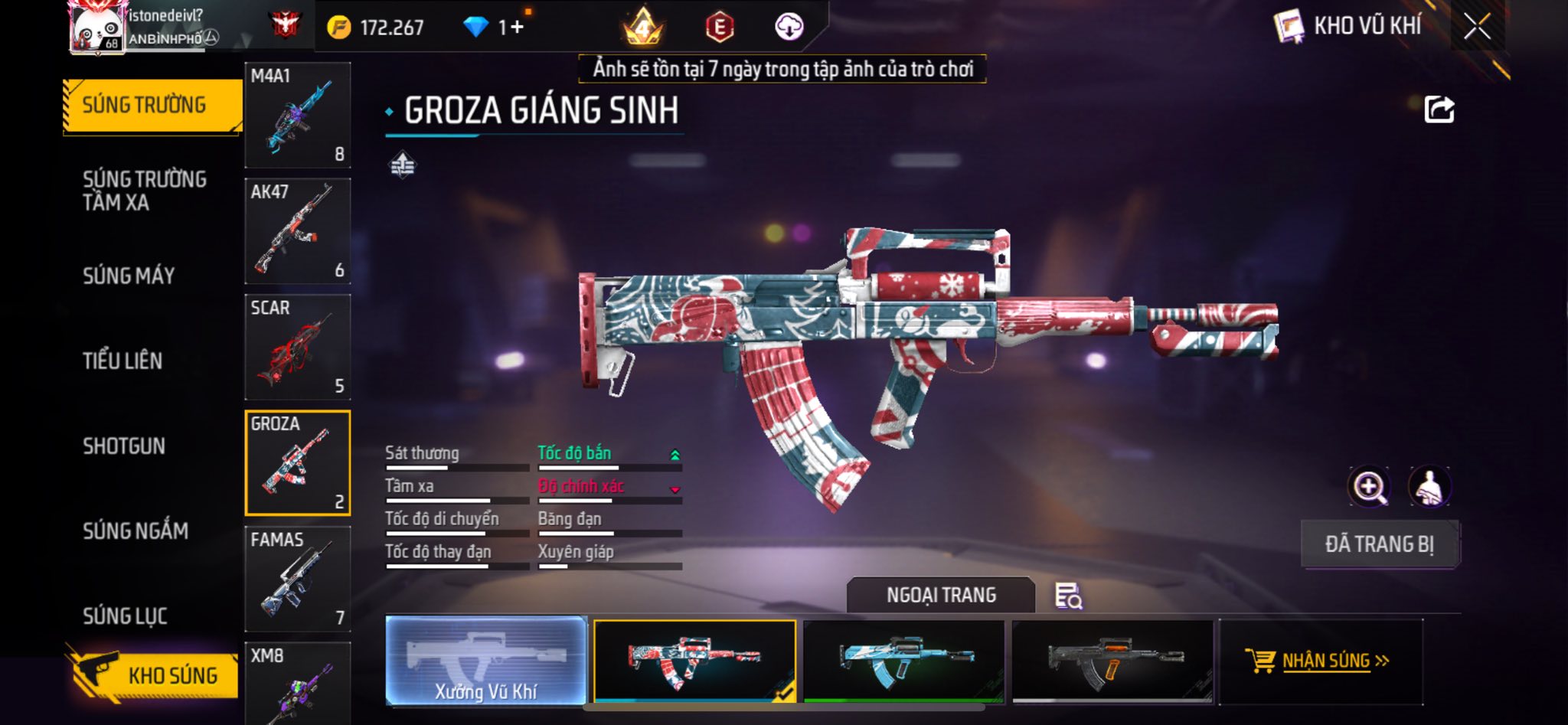The image size is (1568, 725).
Task: Switch to Súng Ngắm category
Action: 136,531
